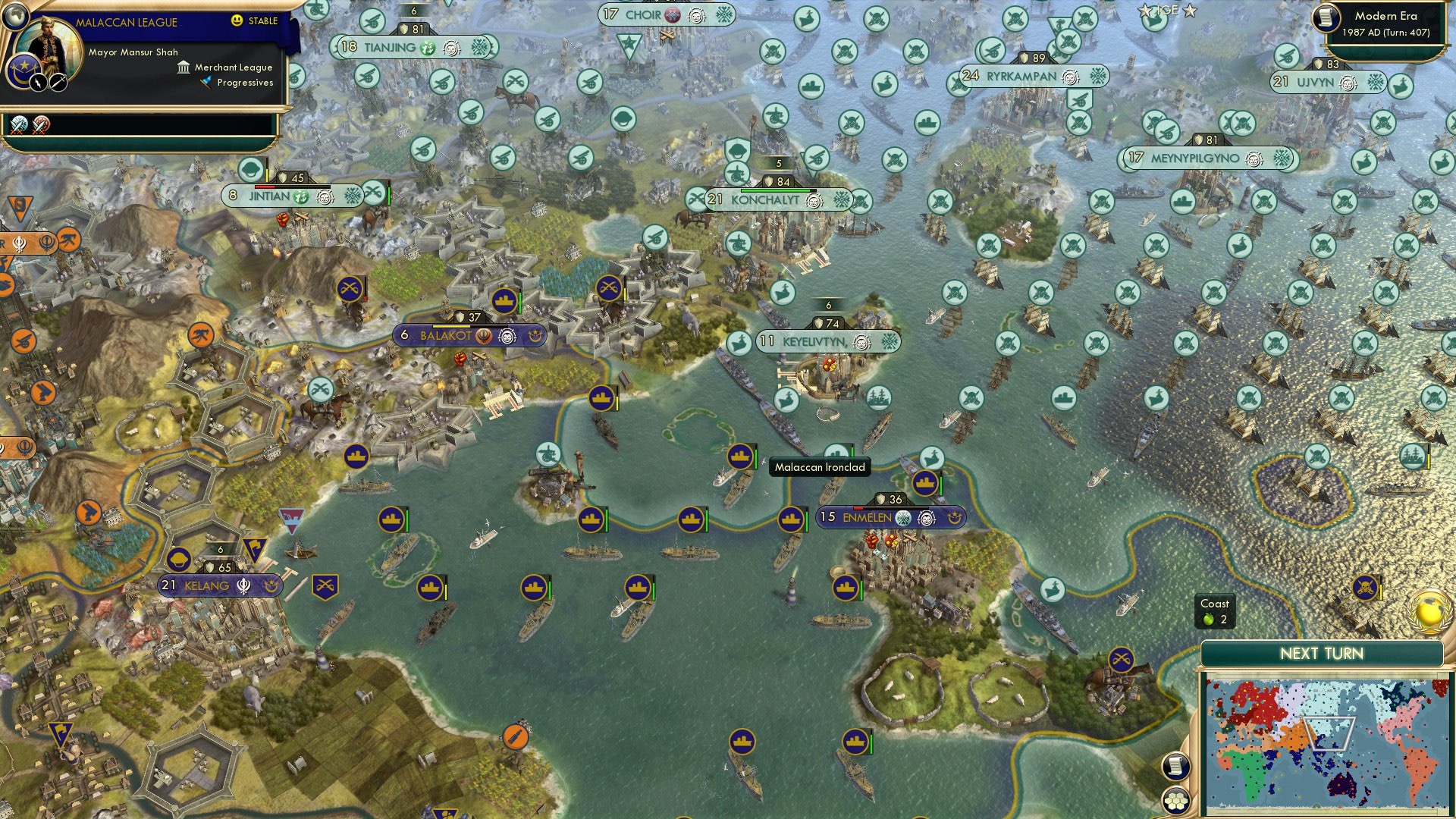Click the STABLE happiness smiley indicator

(237, 20)
